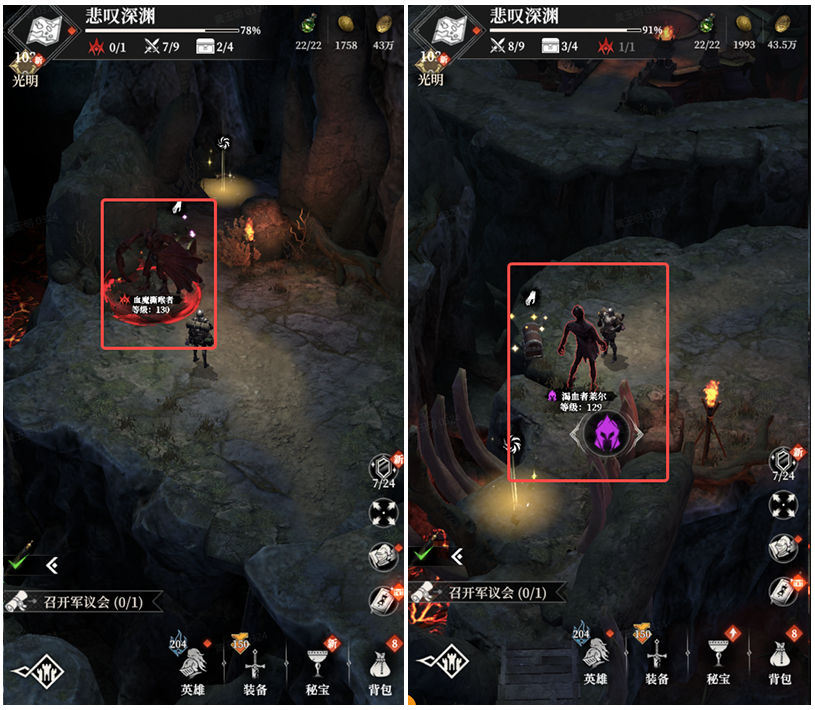Screen dimensions: 815x710
Task: Open the 悲叹深渊 map icon in right screenshot
Action: pos(445,32)
